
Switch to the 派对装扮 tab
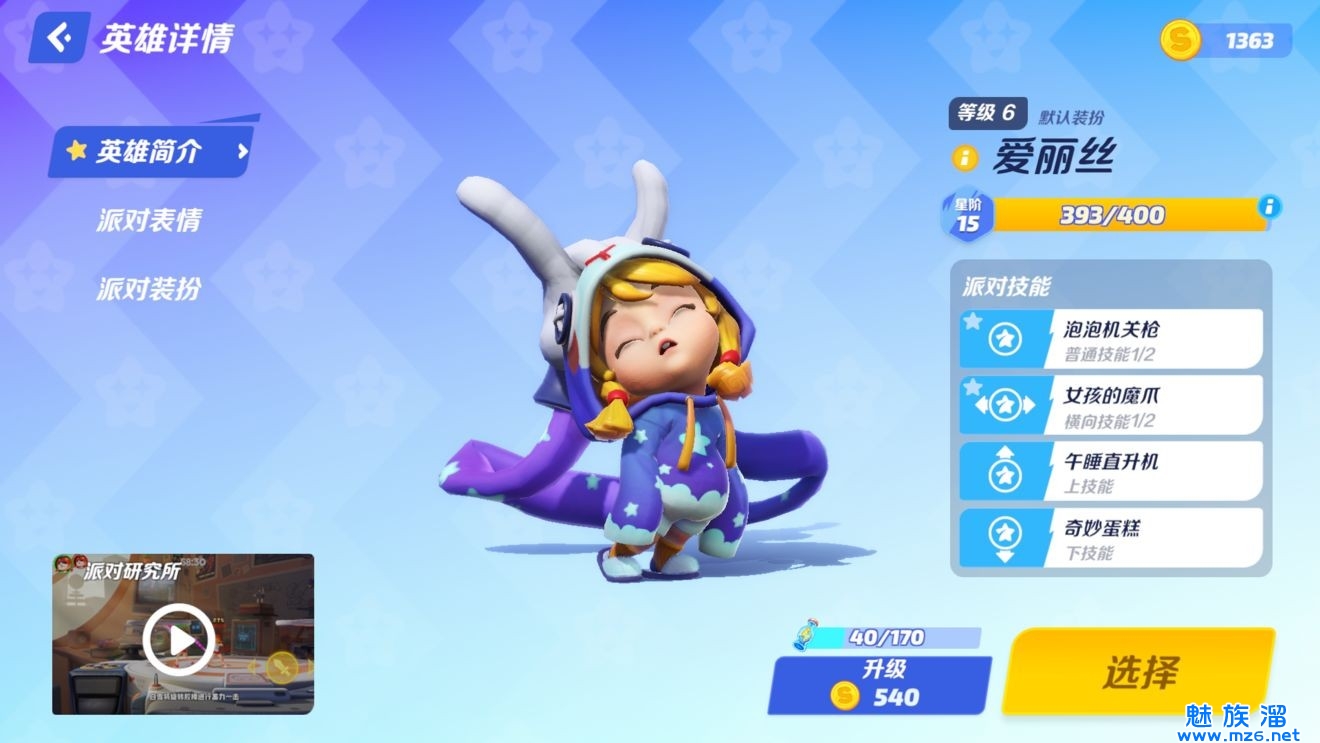click(149, 289)
